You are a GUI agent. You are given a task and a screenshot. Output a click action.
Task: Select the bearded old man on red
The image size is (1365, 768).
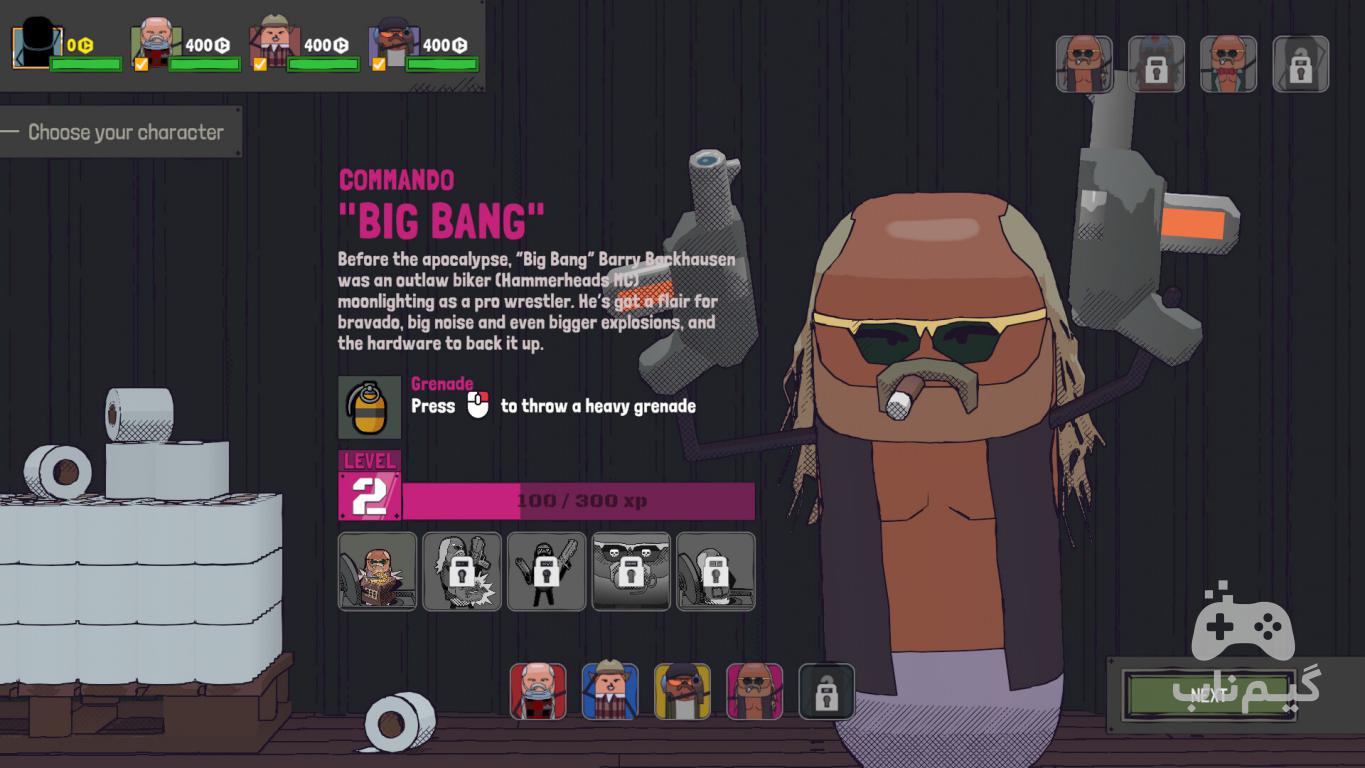point(538,691)
